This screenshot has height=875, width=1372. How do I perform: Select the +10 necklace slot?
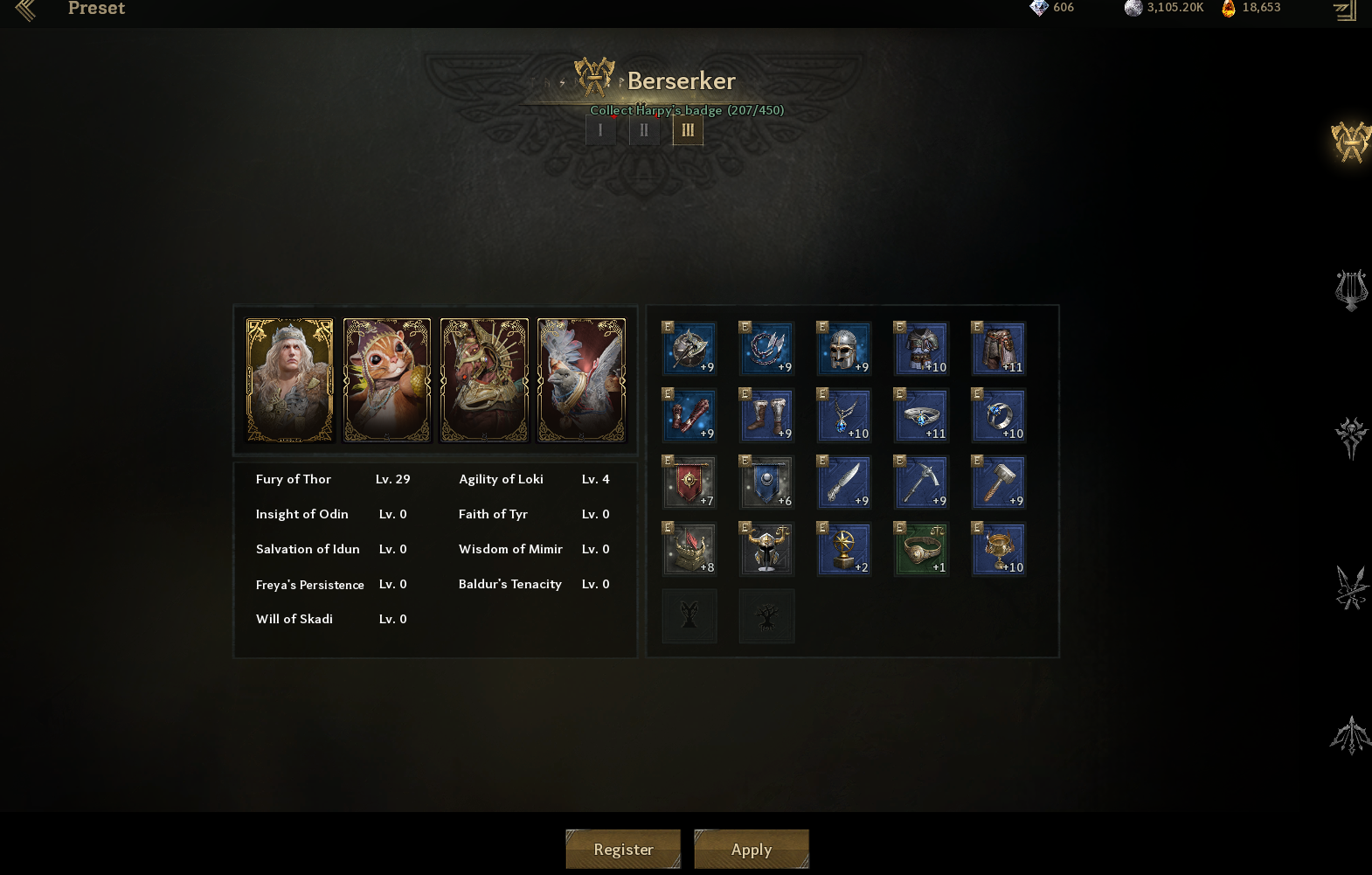(844, 415)
